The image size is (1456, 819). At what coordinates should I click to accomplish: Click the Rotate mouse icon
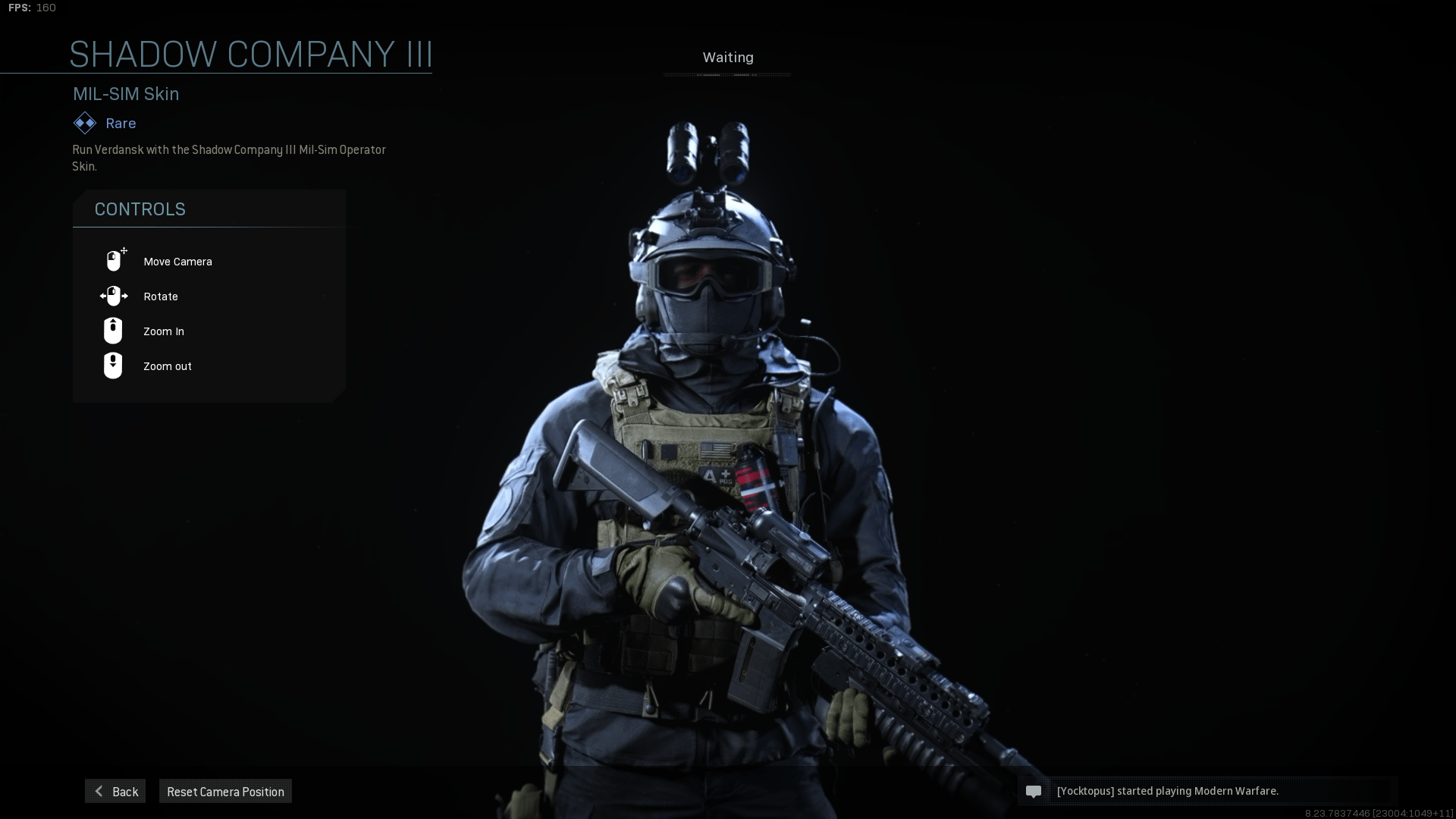(113, 296)
